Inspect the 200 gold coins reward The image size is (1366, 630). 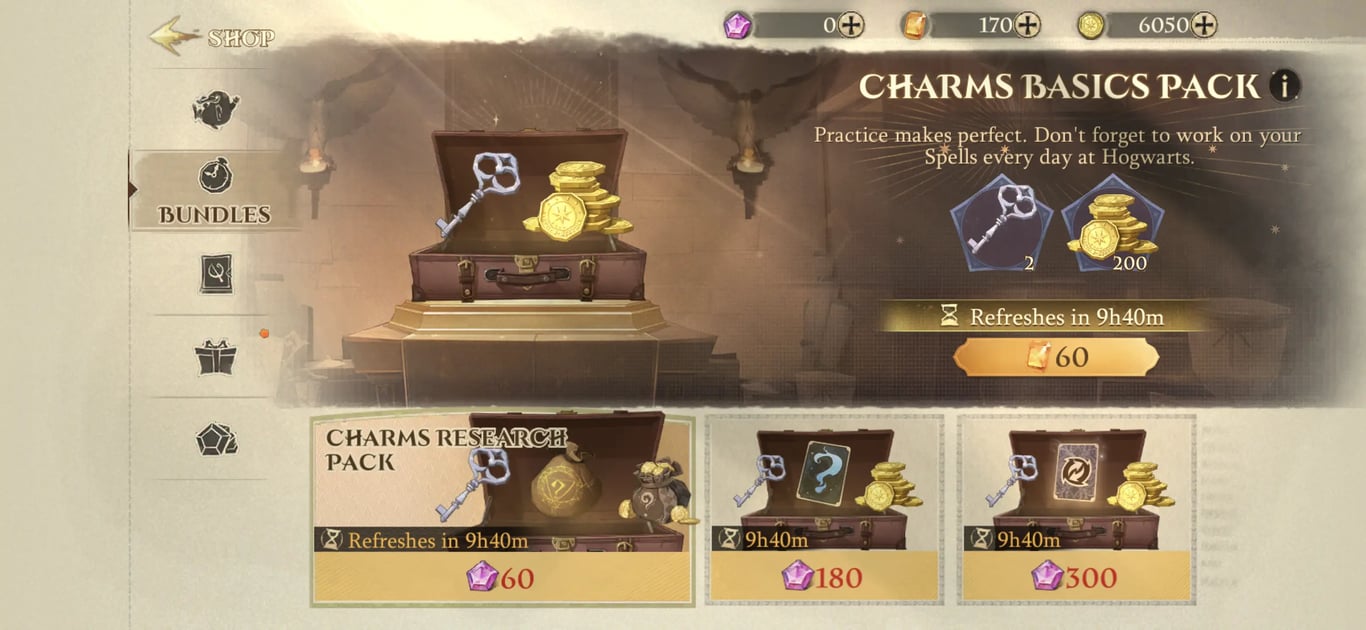point(1111,221)
